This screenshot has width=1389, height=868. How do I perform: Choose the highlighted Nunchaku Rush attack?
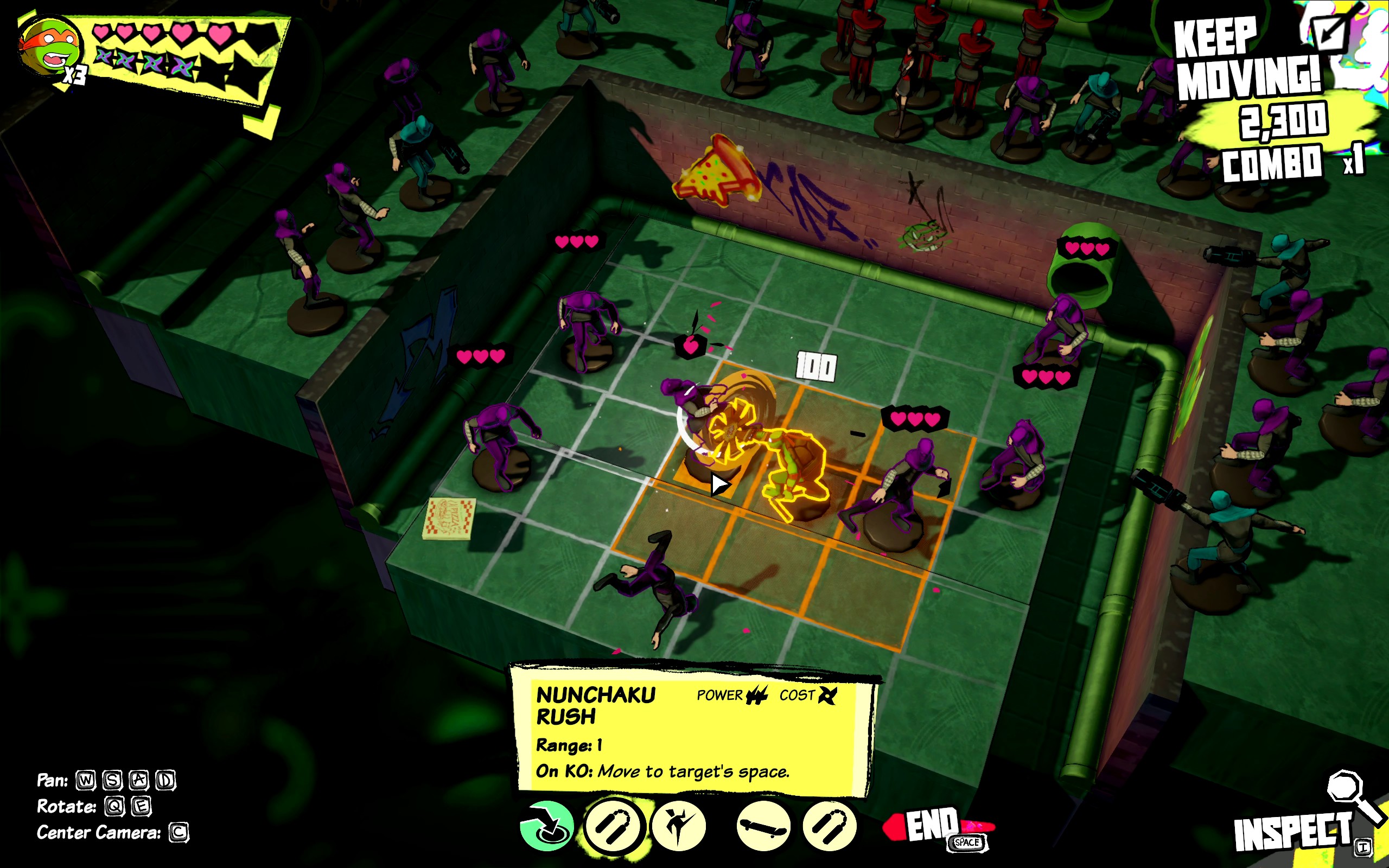[614, 827]
